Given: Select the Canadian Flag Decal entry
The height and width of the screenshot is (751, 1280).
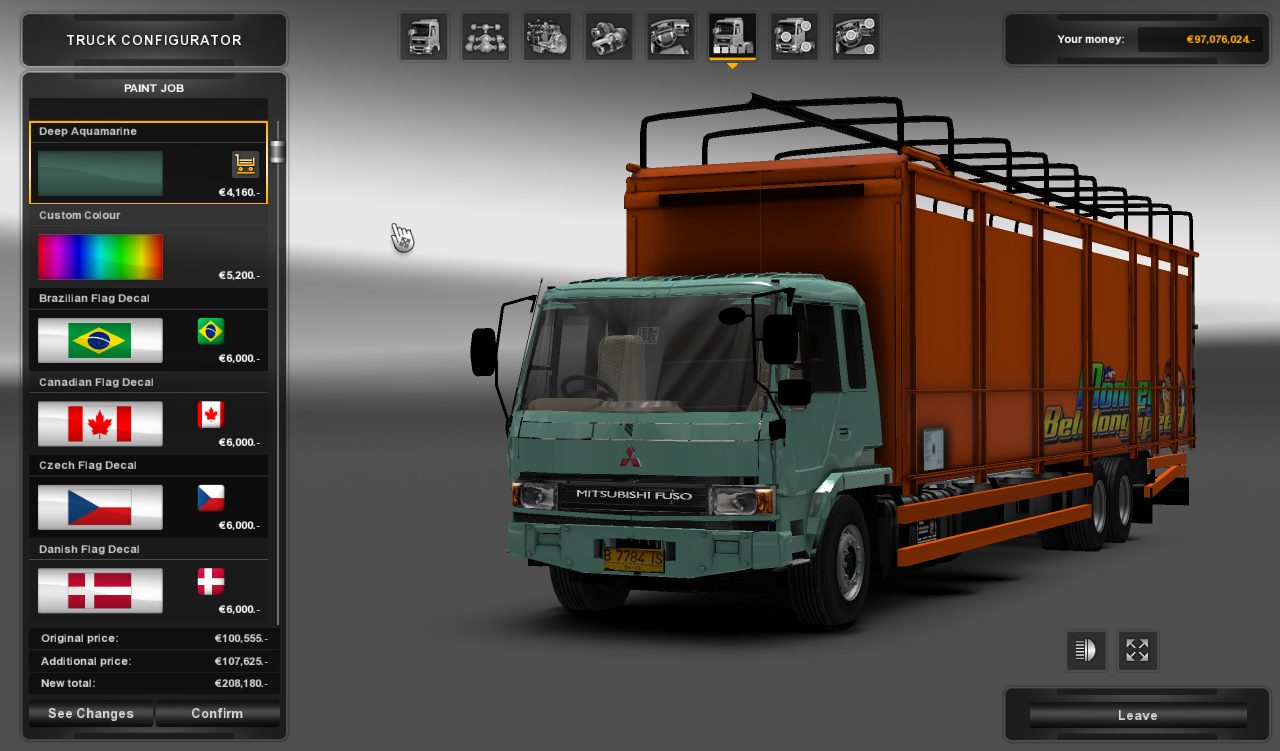Looking at the screenshot, I should coord(100,423).
